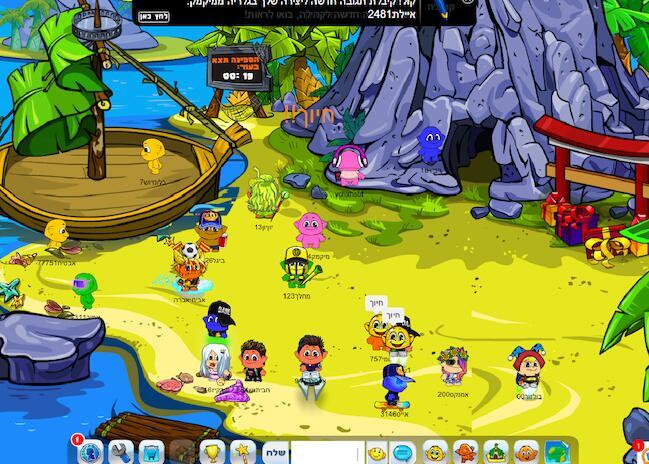The width and height of the screenshot is (649, 464).
Task: Open the wrench settings button
Action: 121,452
